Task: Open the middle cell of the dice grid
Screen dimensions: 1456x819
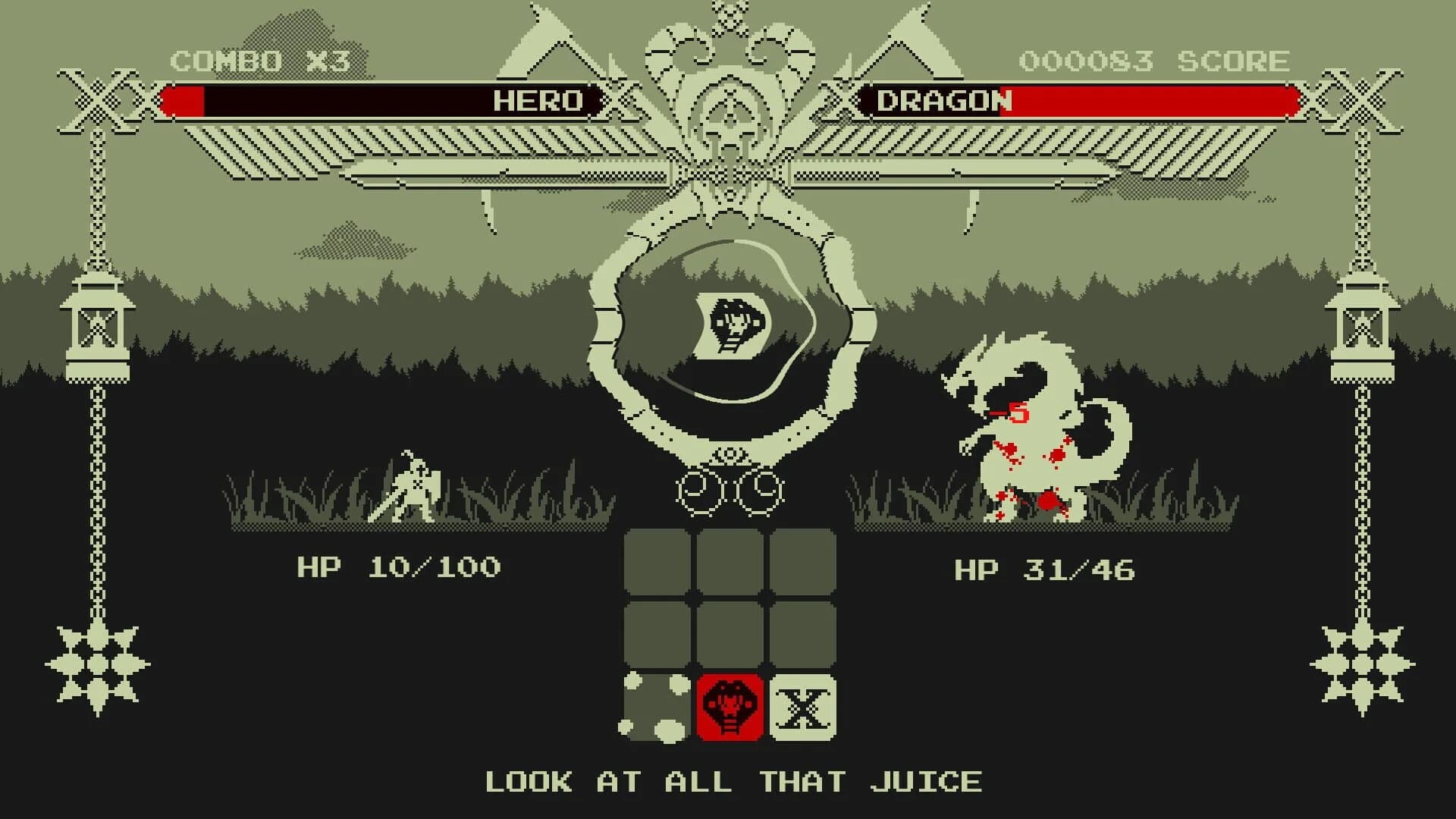Action: (x=728, y=635)
